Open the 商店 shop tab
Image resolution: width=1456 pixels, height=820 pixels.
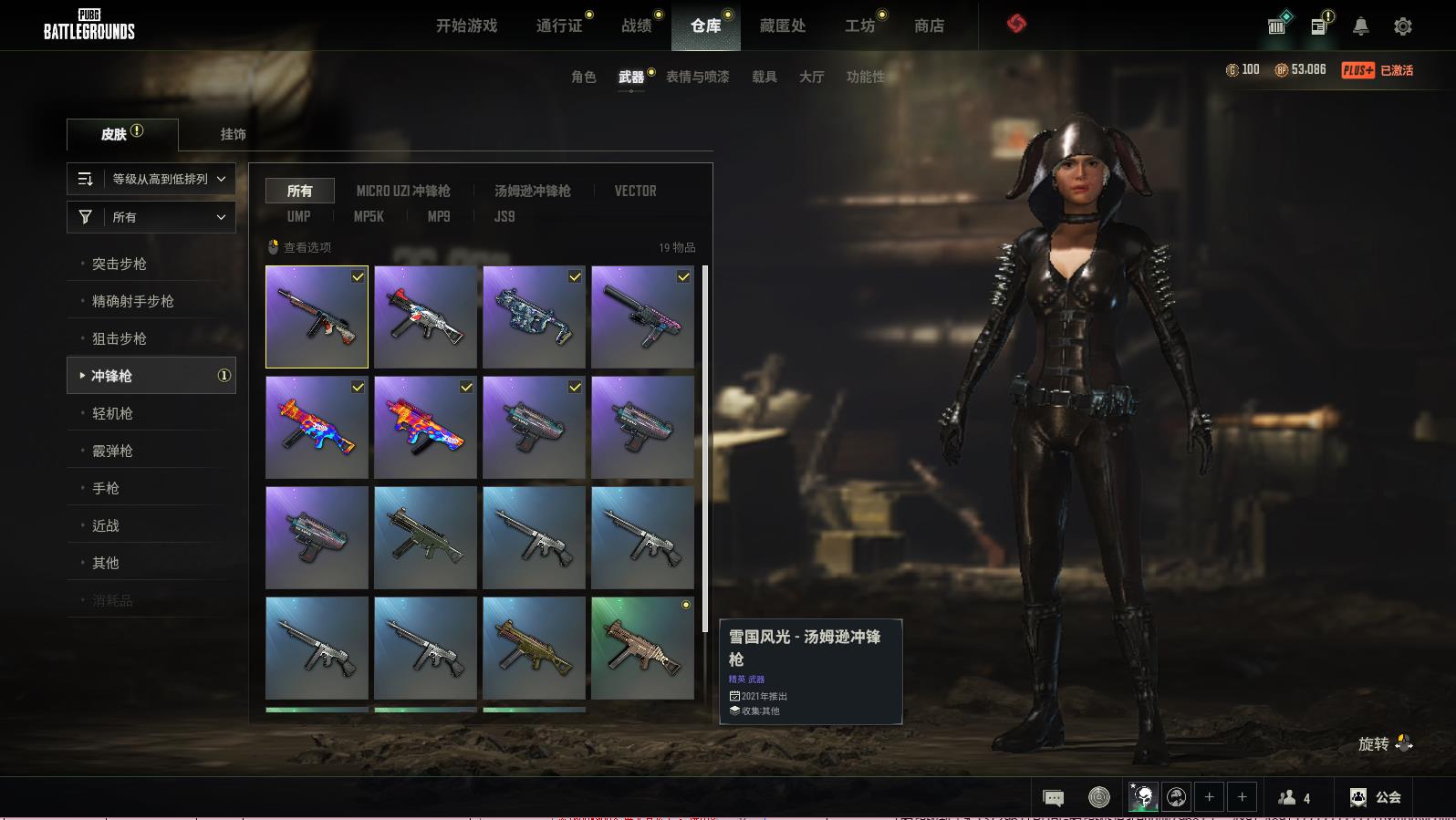(x=929, y=26)
